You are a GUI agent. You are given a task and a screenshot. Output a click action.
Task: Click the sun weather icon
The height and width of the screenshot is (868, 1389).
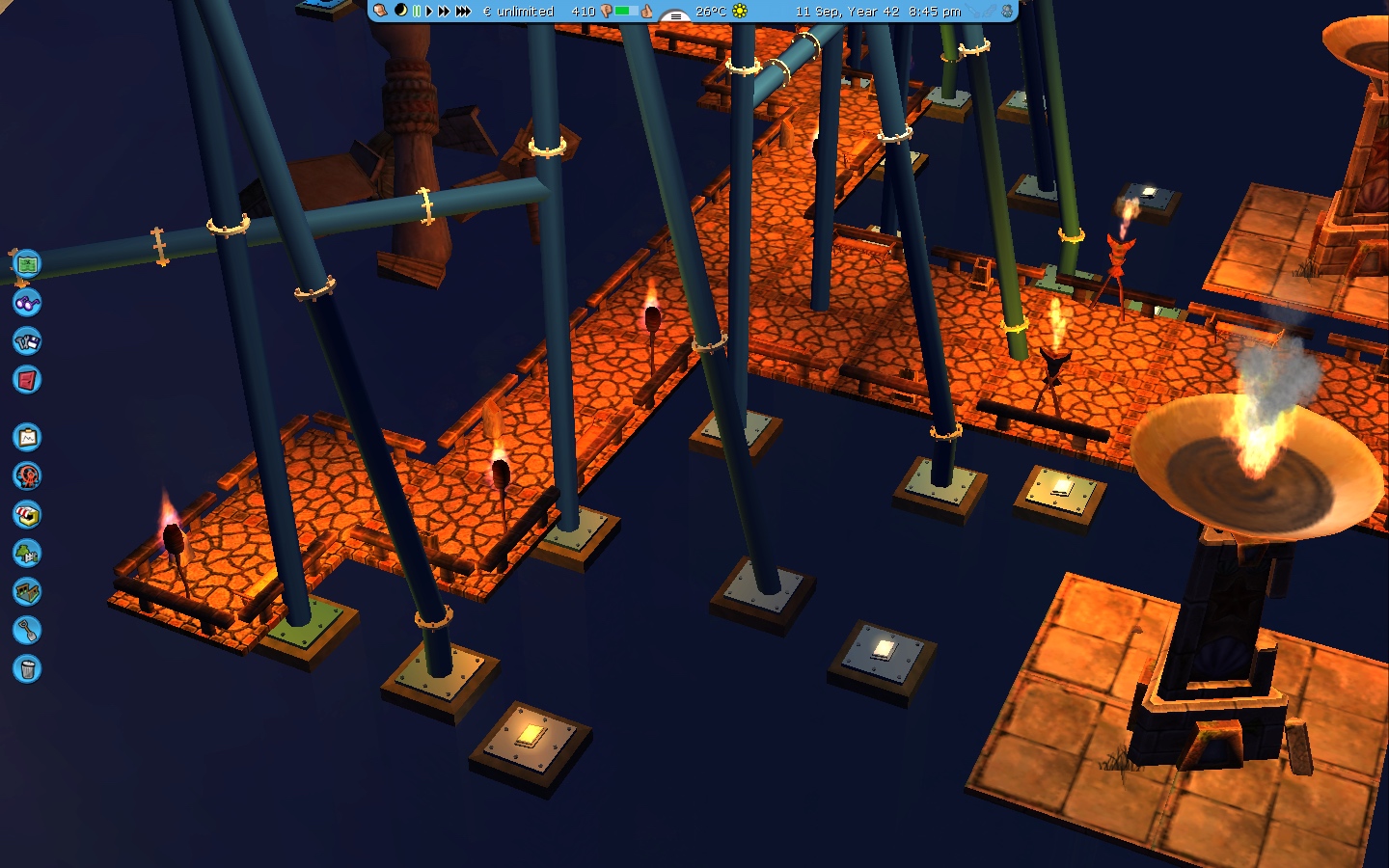click(740, 11)
